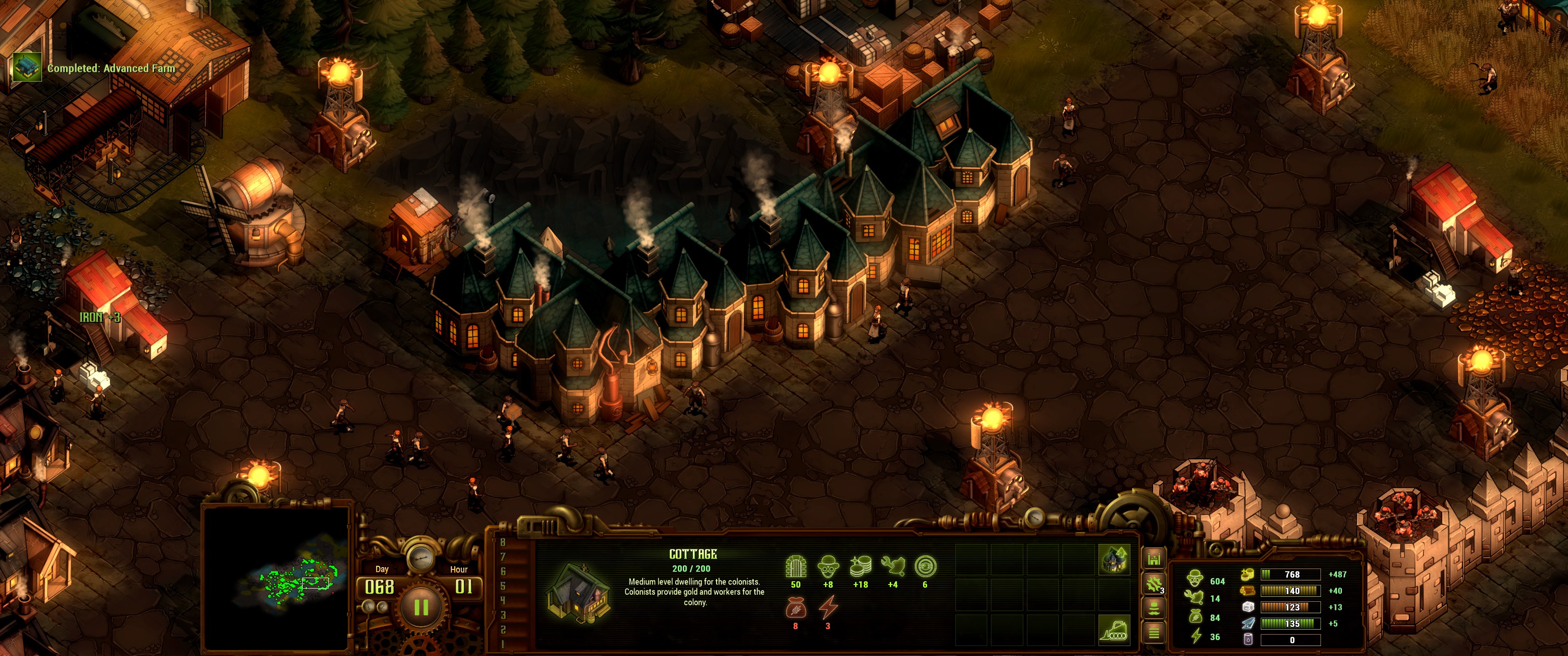Select control group number 1
This screenshot has width=1568, height=656.
tap(503, 644)
